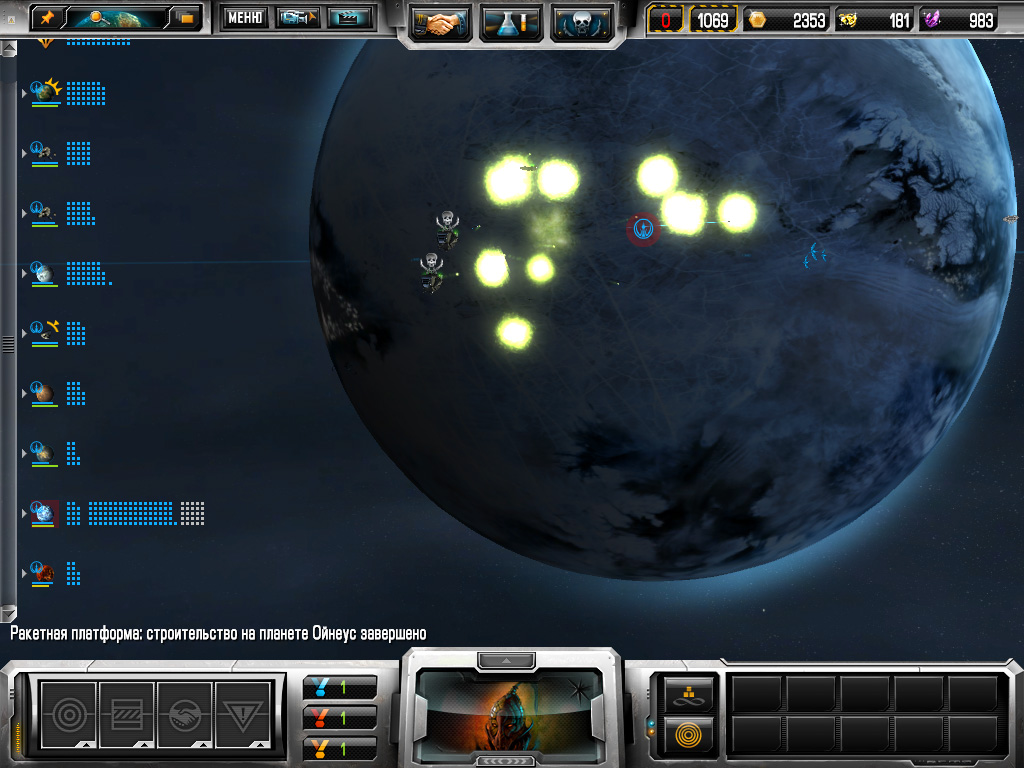Select the blue medal fleet group

point(340,688)
